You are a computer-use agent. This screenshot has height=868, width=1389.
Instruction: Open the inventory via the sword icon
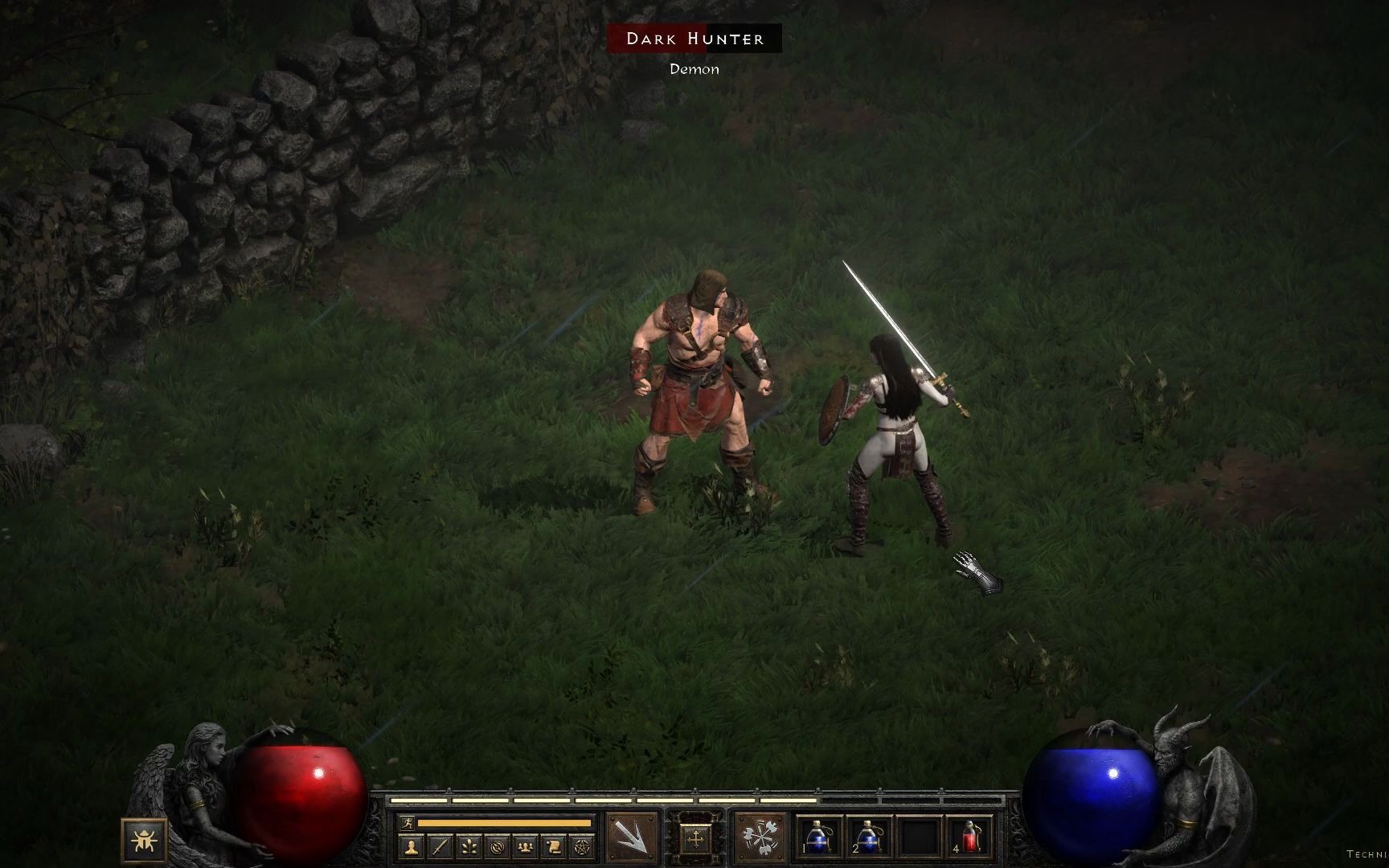440,846
